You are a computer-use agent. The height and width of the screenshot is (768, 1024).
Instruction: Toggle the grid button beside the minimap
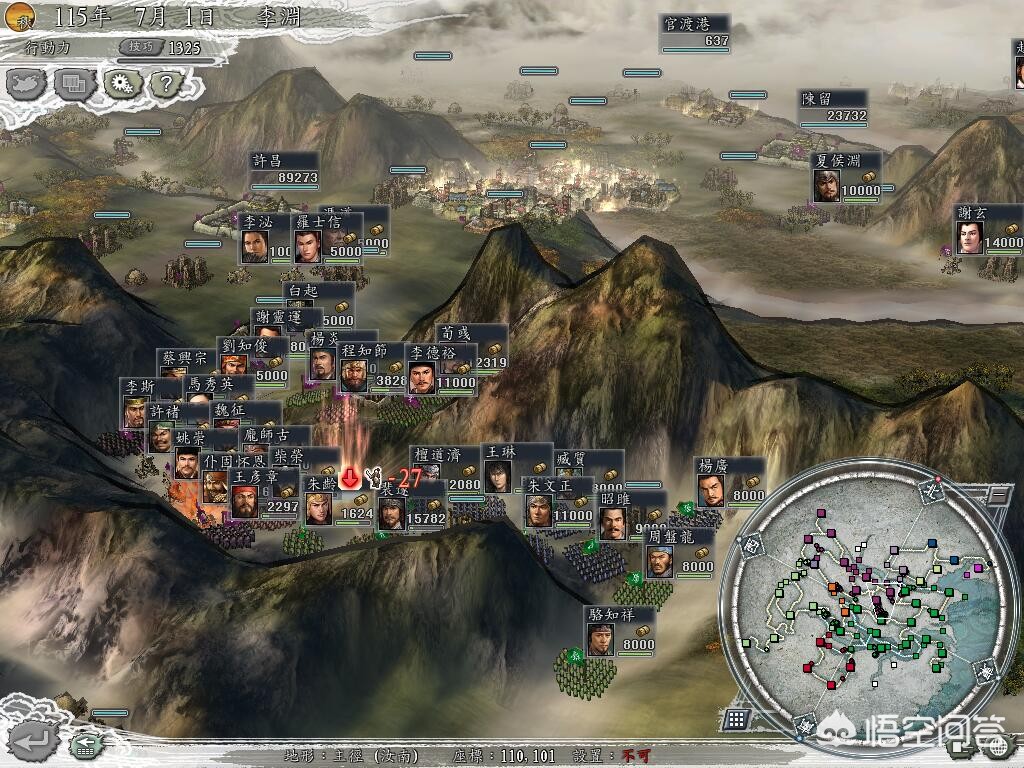coord(737,718)
